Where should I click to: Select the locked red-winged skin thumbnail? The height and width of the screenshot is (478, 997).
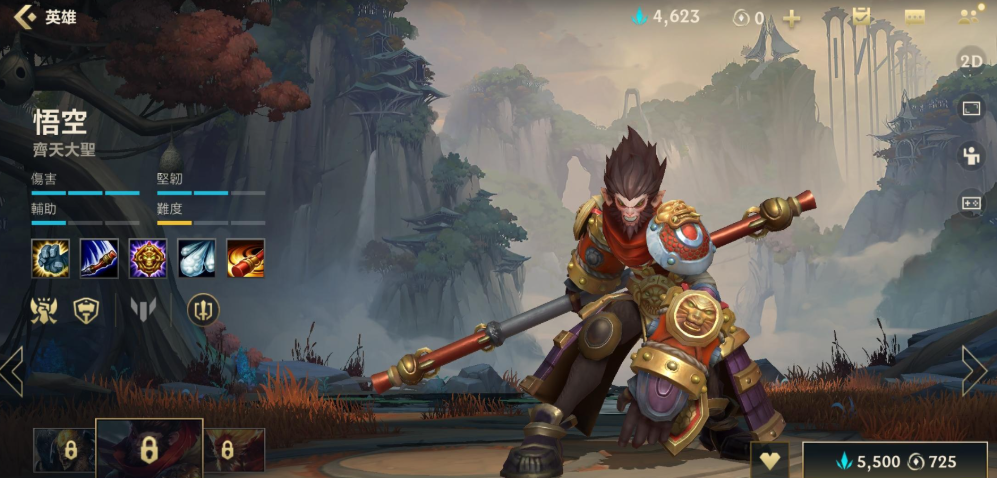[x=234, y=450]
